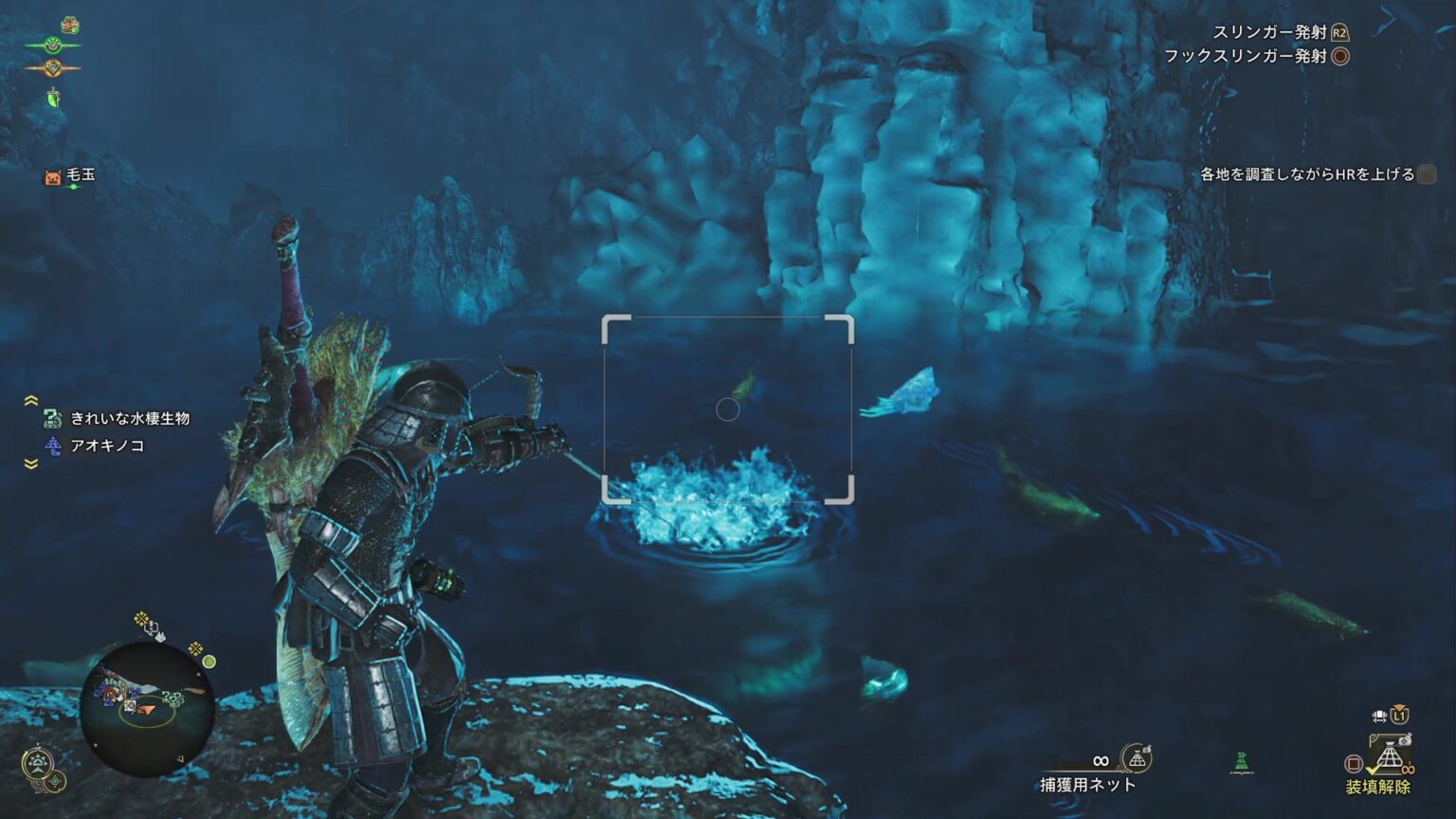
Task: Select the きれいな水棲生物 gathering entry
Action: [130, 418]
